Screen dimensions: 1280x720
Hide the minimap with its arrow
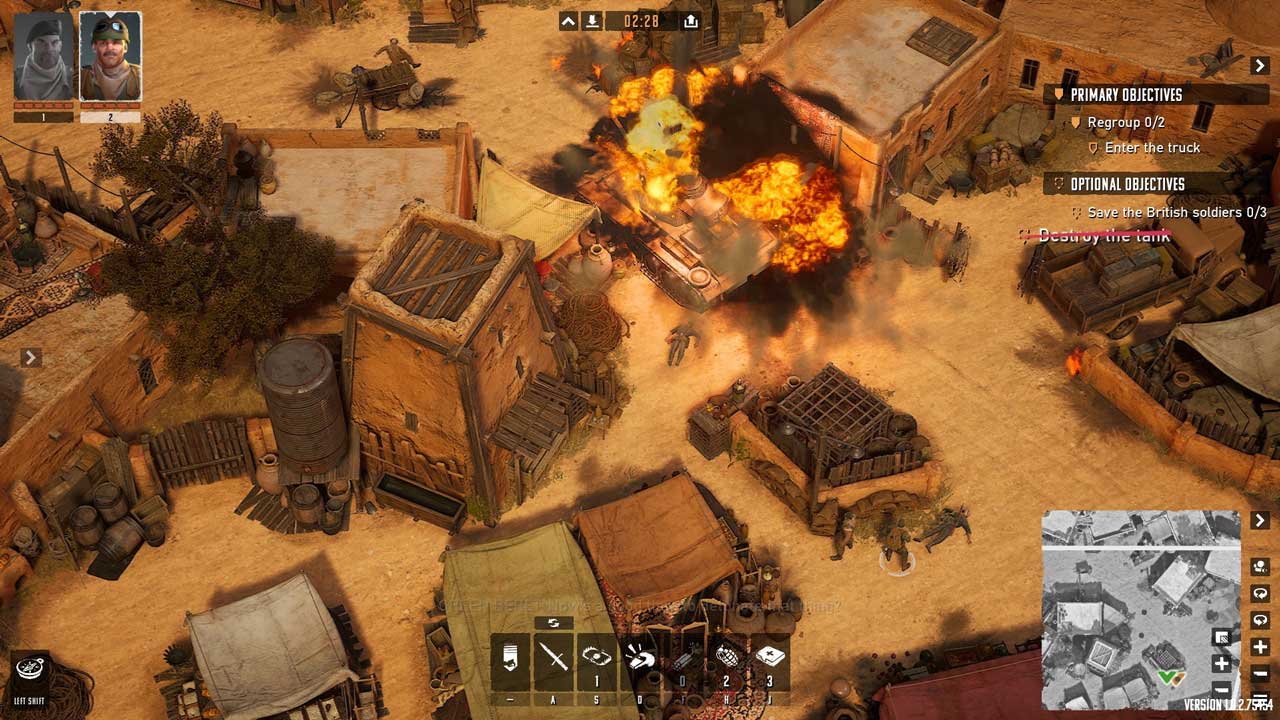click(1260, 521)
